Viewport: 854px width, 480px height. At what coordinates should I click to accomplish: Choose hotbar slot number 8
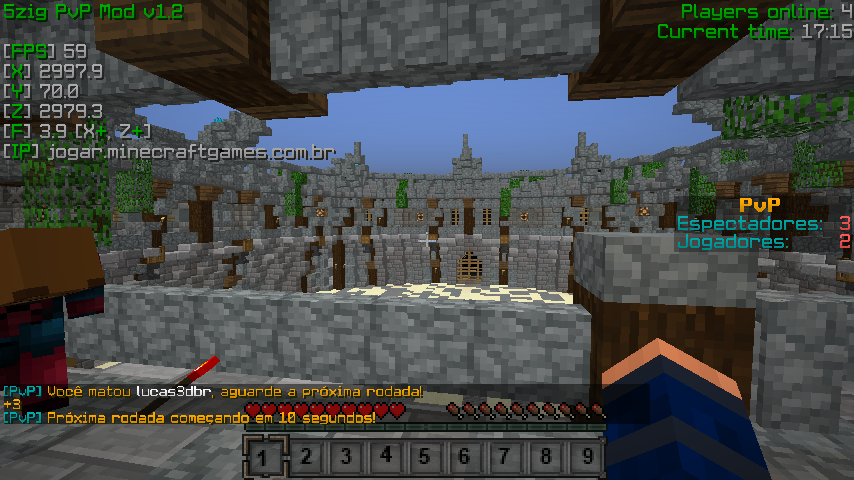coord(546,458)
